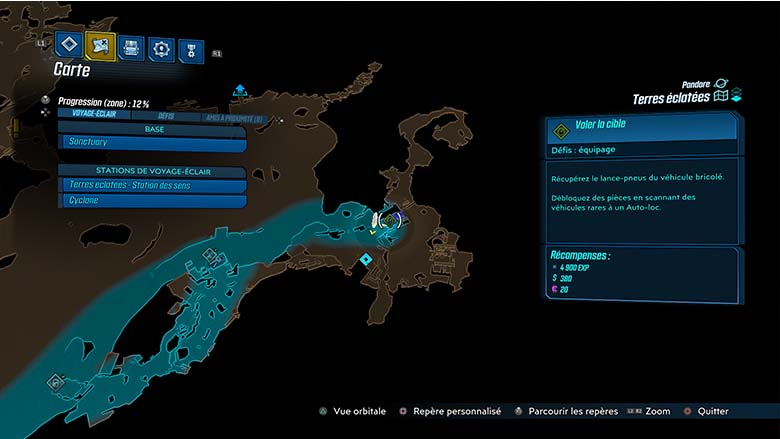The width and height of the screenshot is (780, 439).
Task: Open the Voler la cible challenge entry
Action: click(641, 127)
